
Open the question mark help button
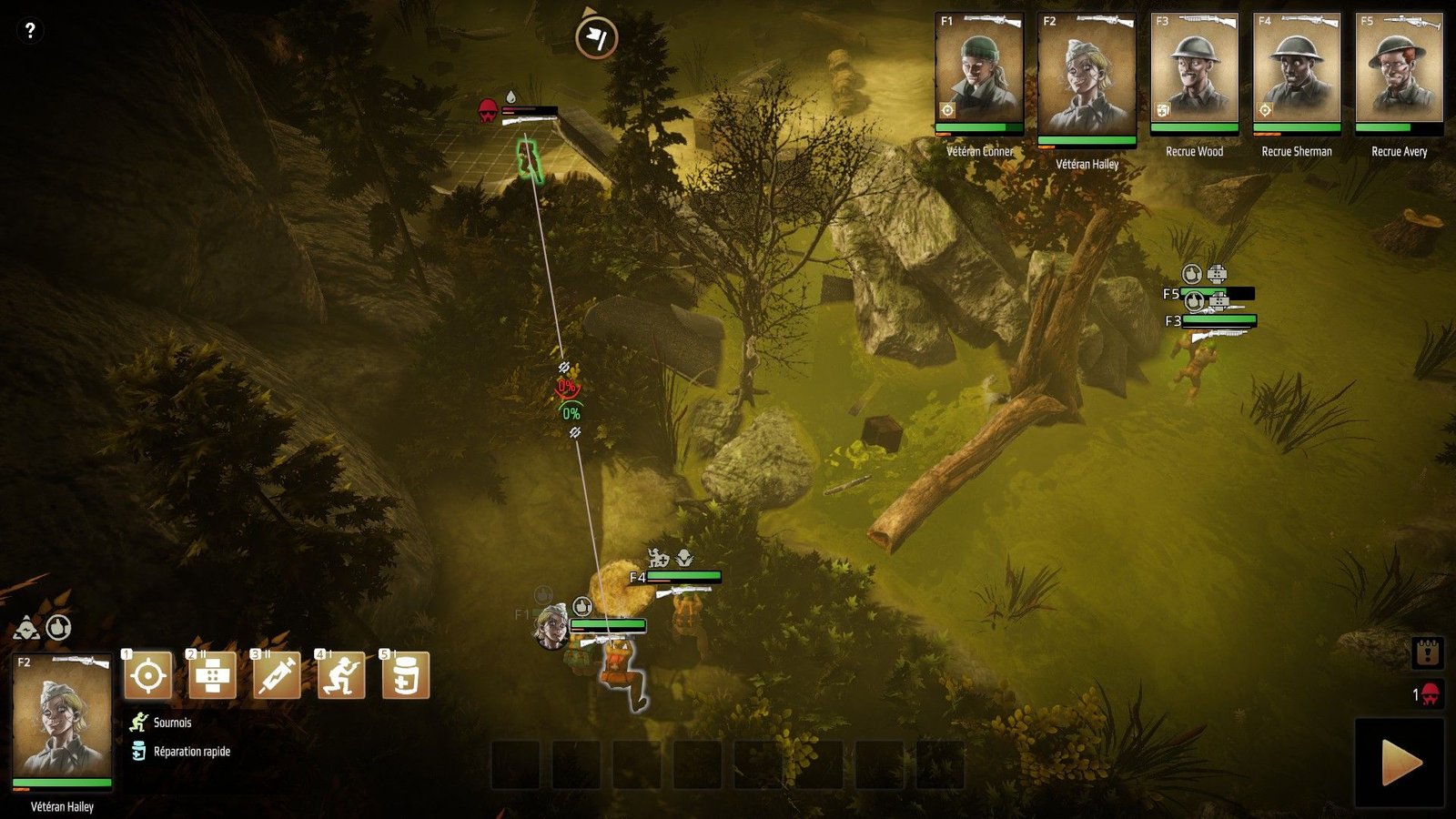click(30, 30)
